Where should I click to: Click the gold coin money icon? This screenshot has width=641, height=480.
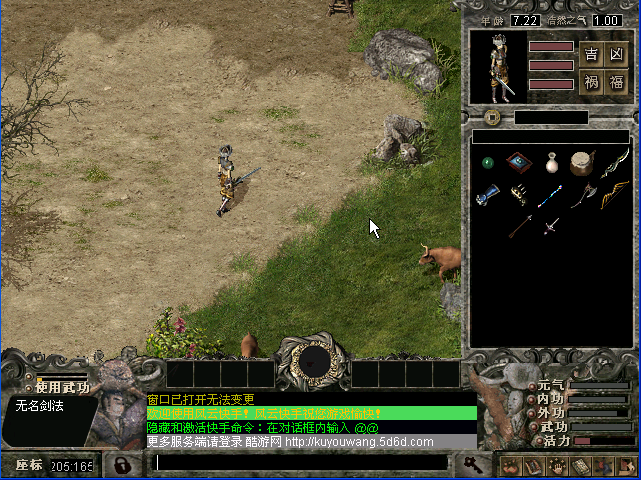[x=492, y=117]
